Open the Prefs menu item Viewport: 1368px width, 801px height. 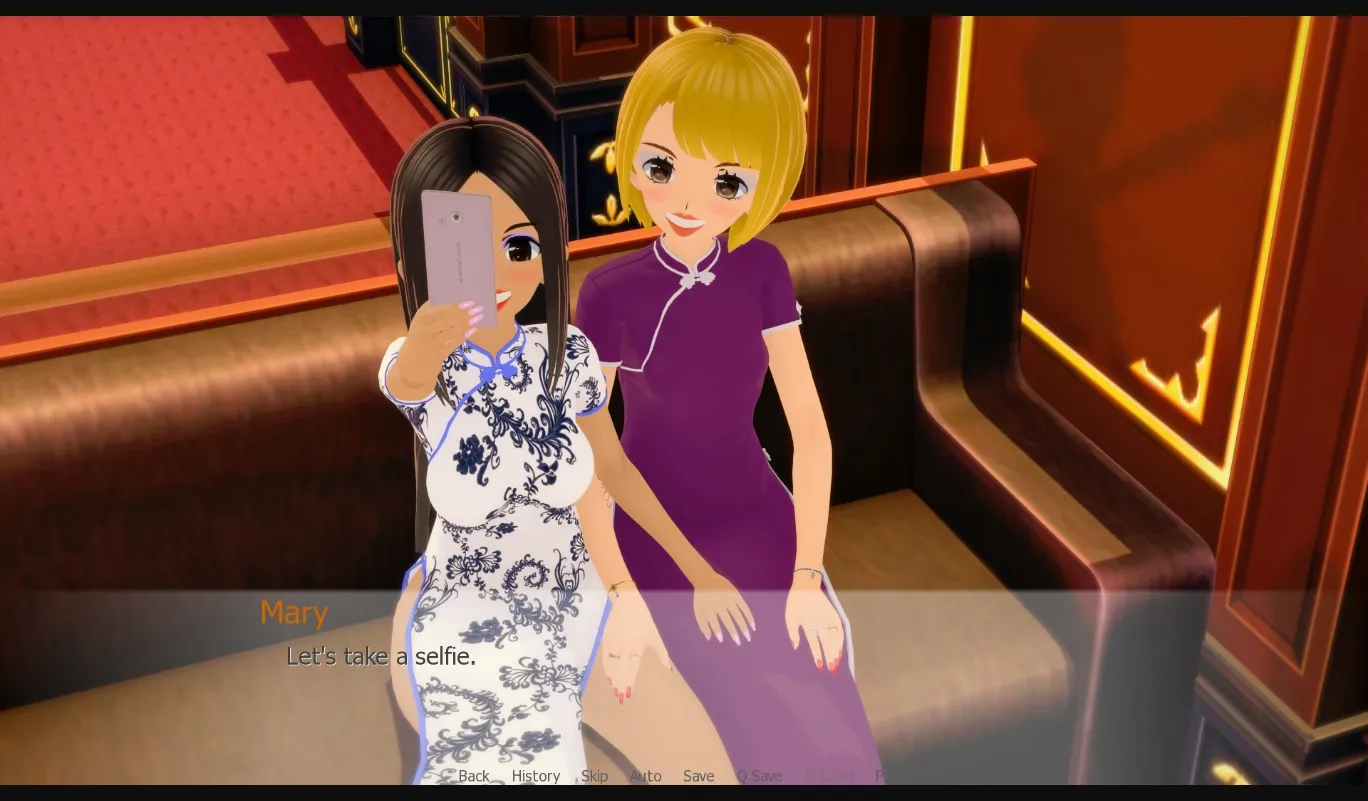[884, 776]
